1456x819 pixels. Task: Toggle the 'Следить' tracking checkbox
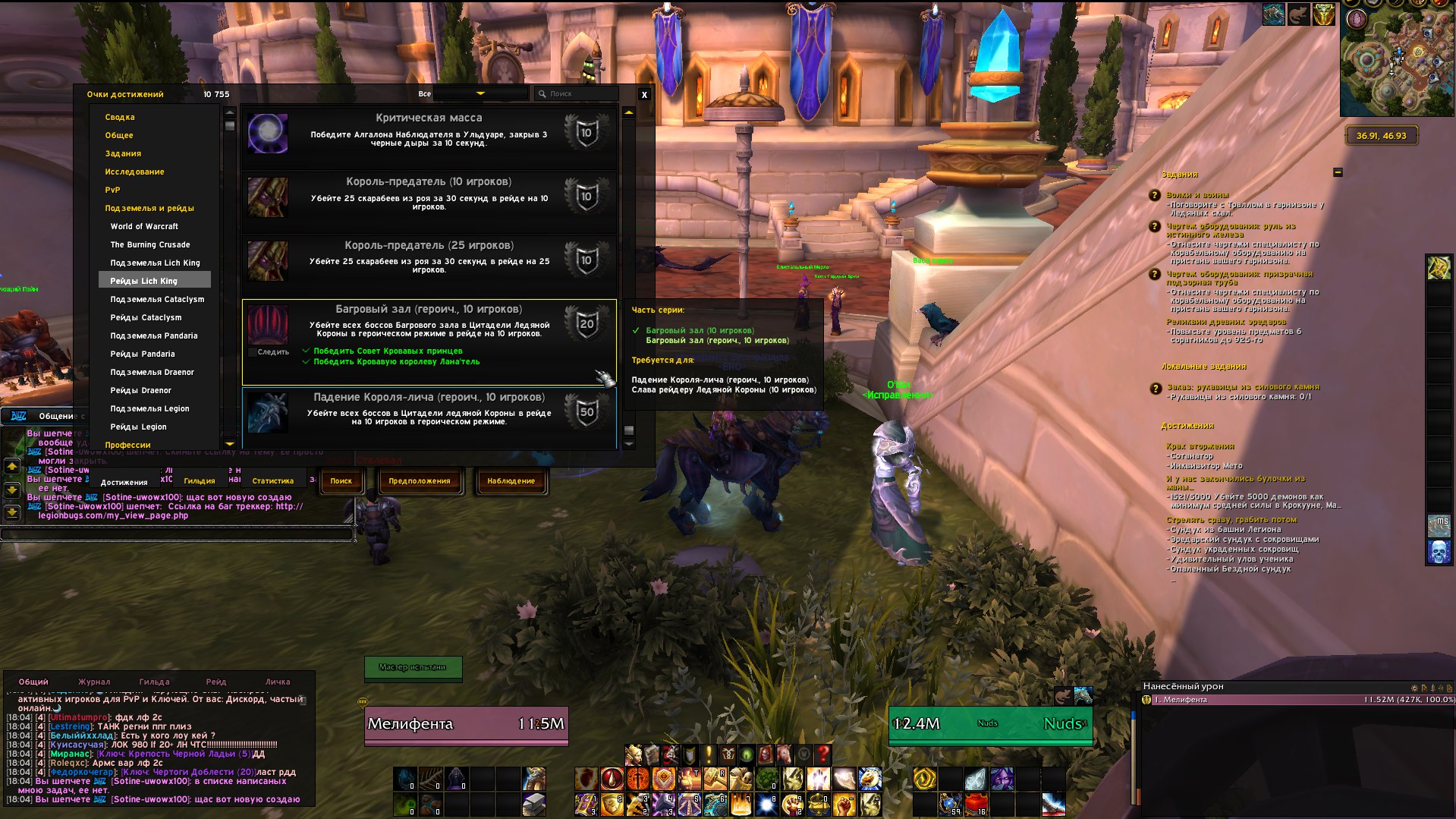coord(253,352)
